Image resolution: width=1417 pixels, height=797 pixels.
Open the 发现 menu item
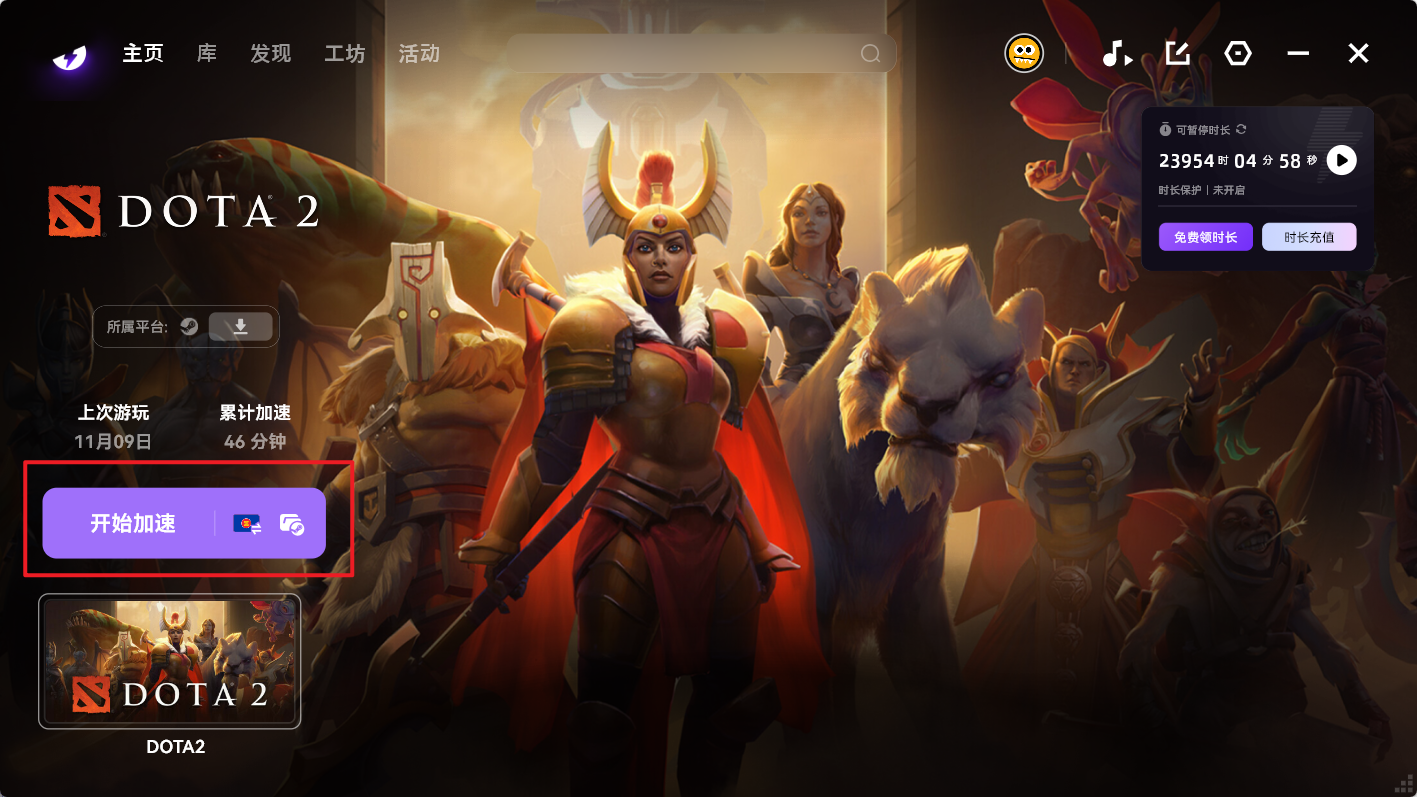[x=269, y=55]
